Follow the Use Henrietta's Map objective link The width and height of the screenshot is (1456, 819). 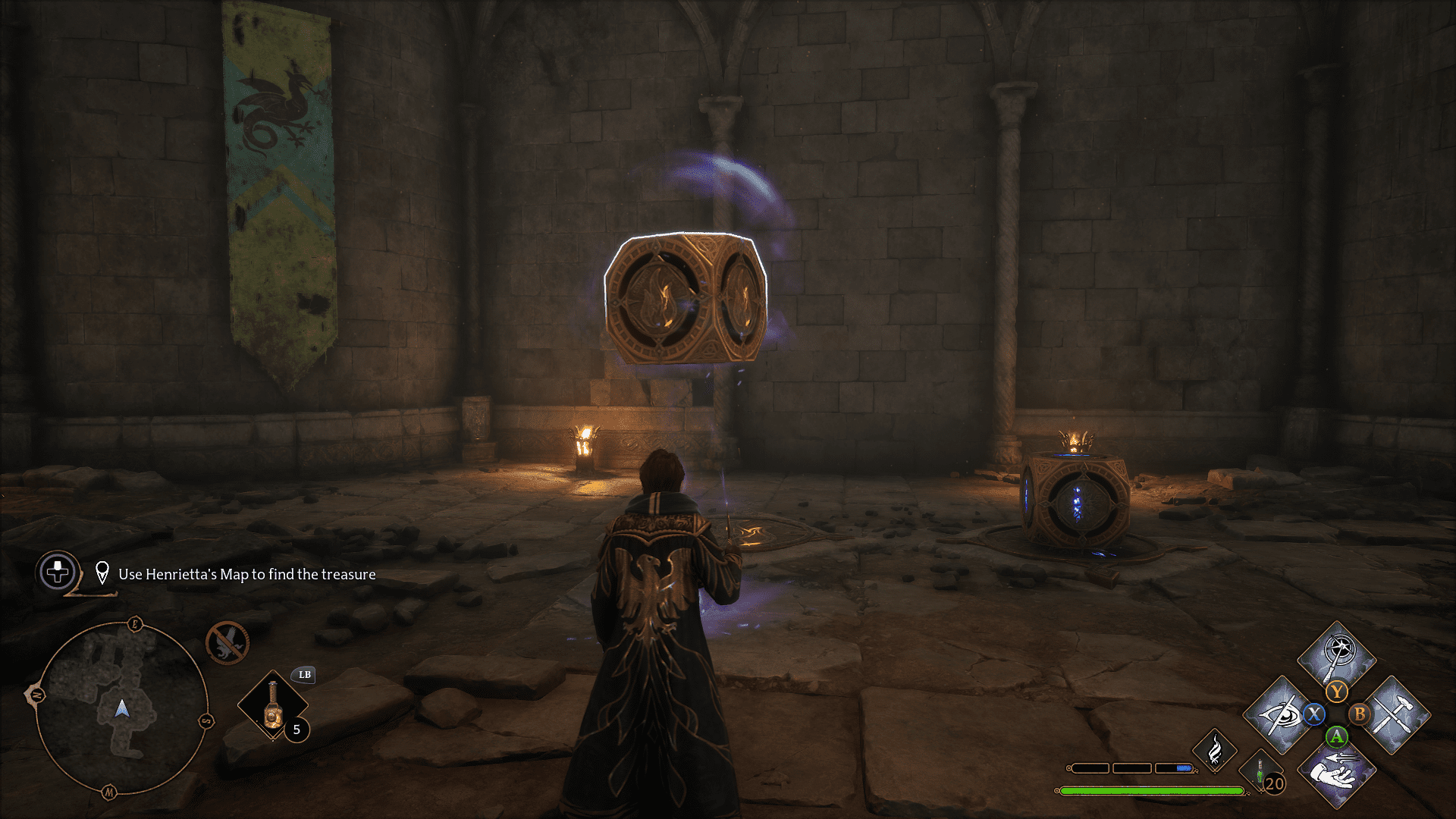tap(246, 574)
